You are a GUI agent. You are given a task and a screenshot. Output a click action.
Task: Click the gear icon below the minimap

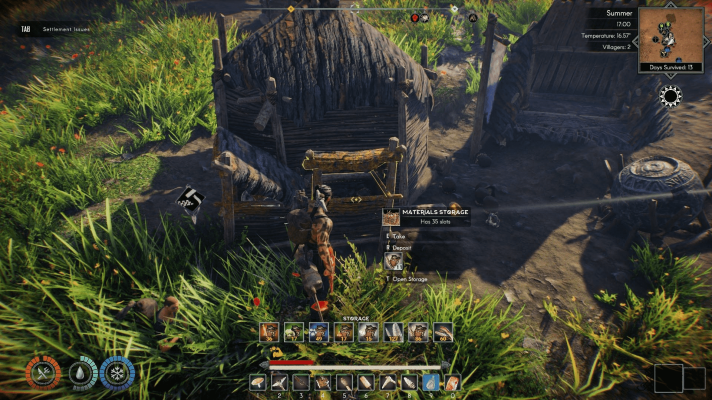(671, 96)
